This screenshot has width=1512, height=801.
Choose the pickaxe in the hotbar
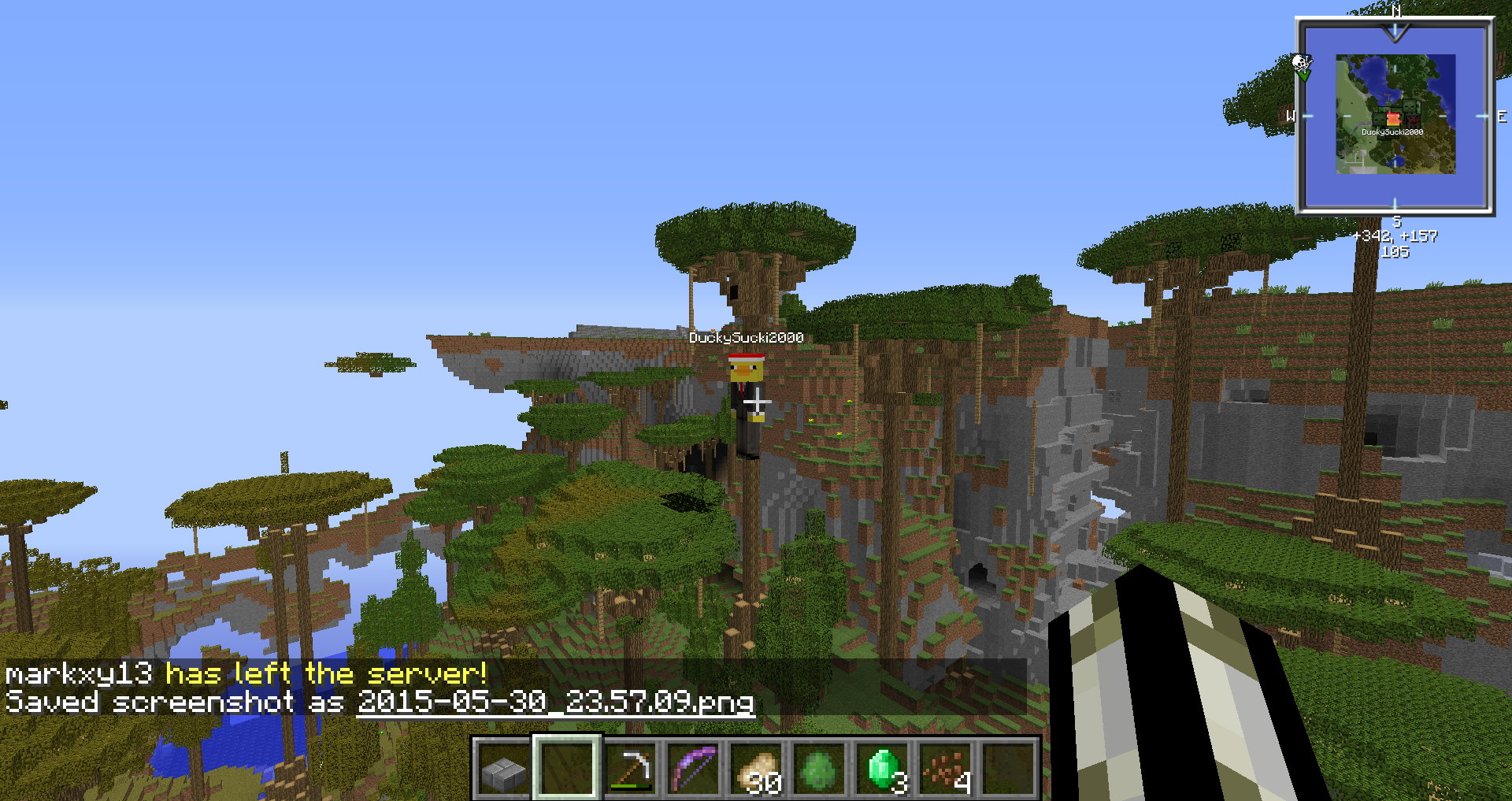tap(631, 770)
